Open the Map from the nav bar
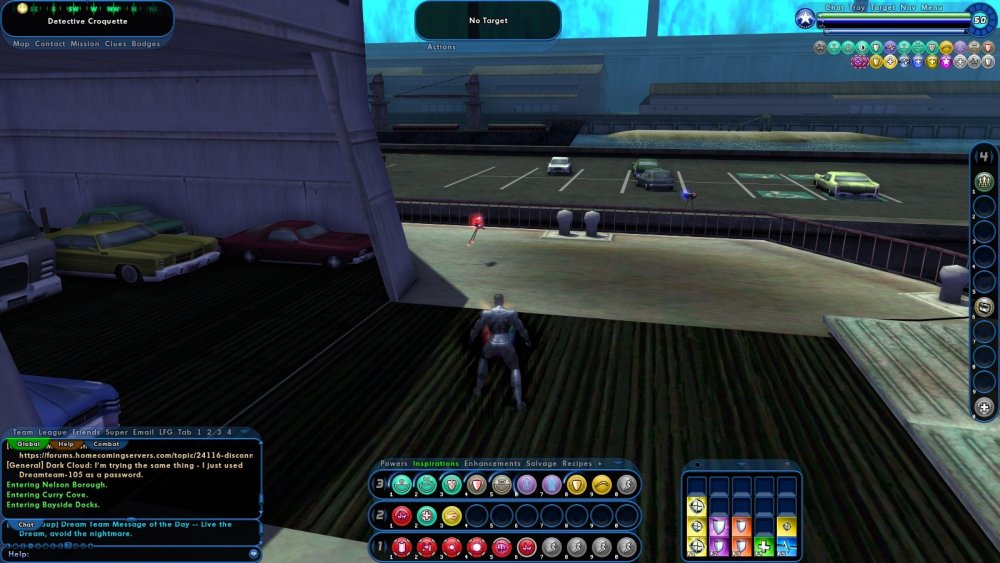The height and width of the screenshot is (563, 1000). point(21,44)
